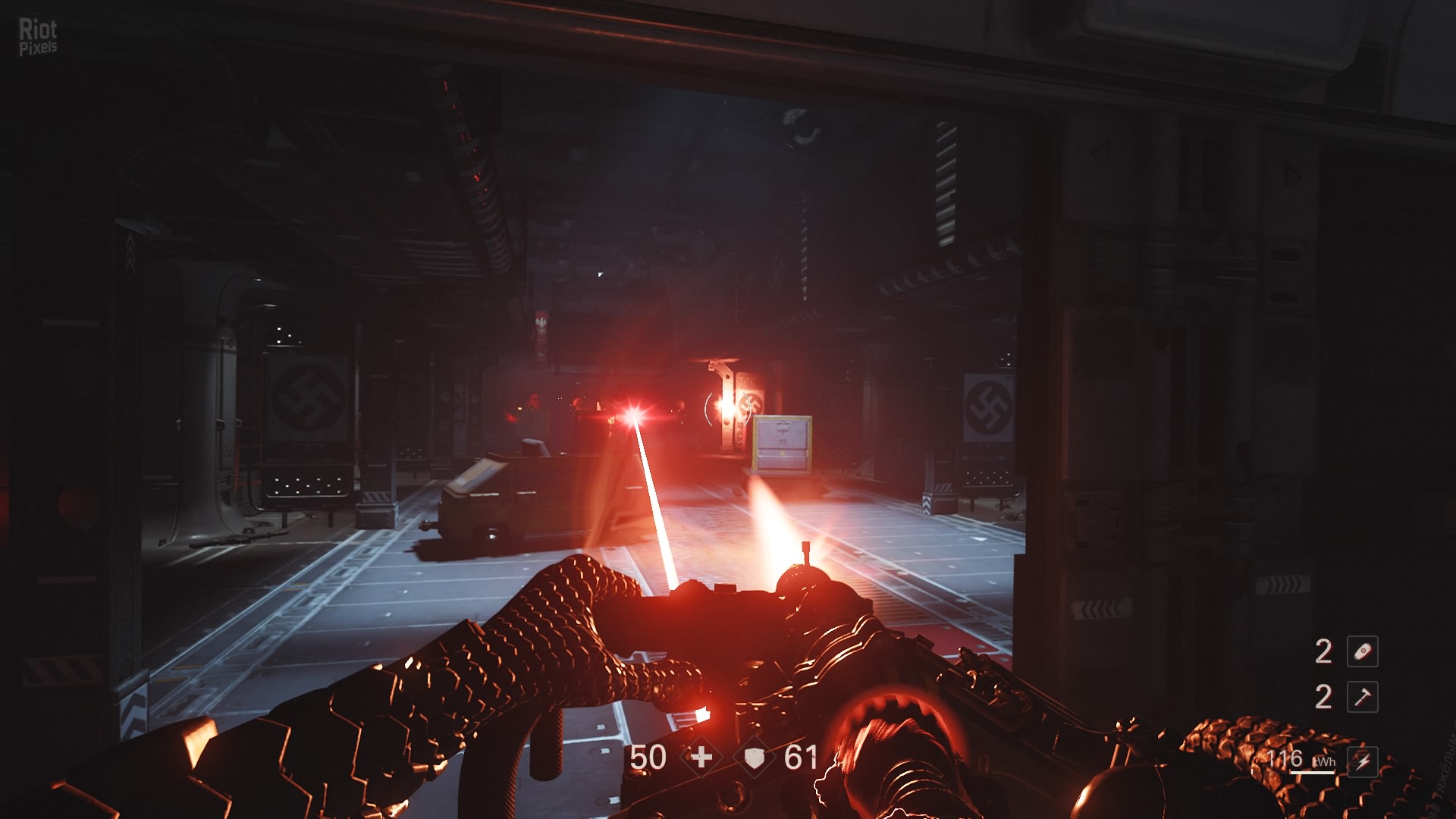Select the hatchet icon
The image size is (1456, 819).
pos(1362,697)
